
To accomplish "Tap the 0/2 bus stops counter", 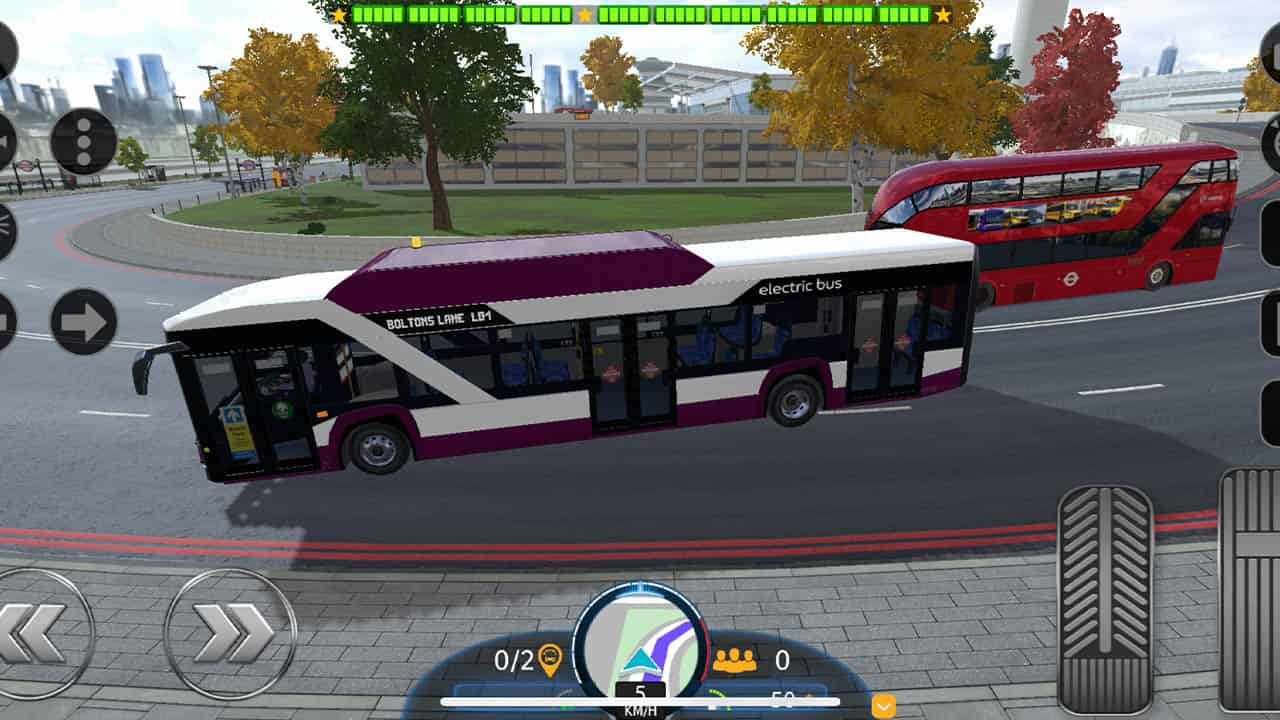I will click(513, 659).
